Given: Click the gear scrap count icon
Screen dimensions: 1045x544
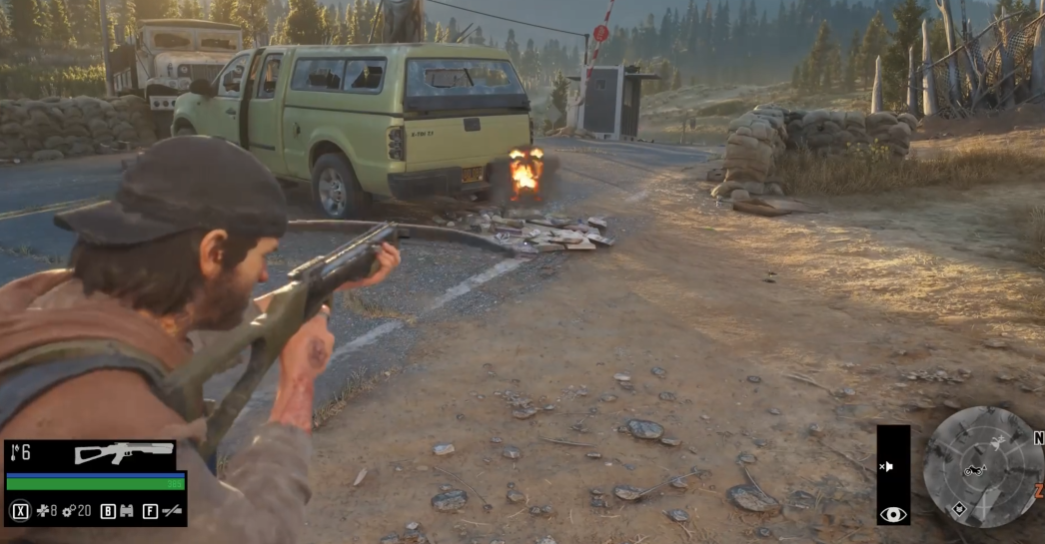Looking at the screenshot, I should click(x=69, y=511).
